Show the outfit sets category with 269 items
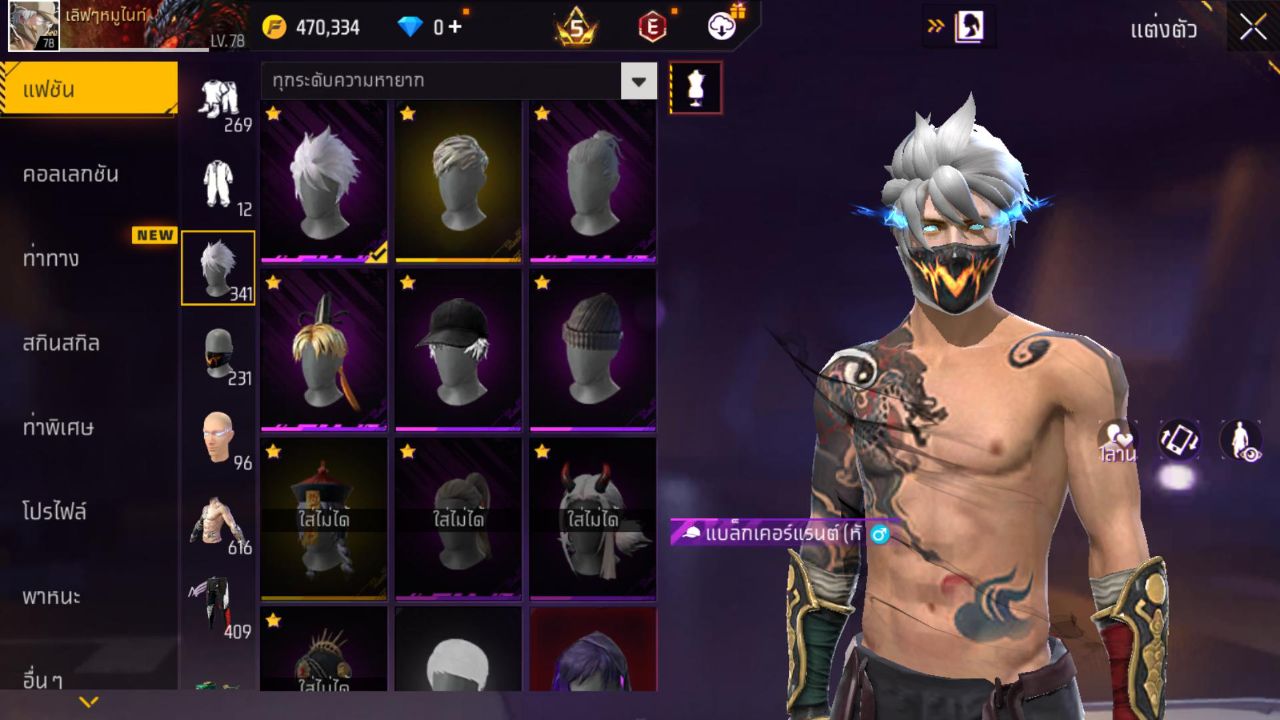This screenshot has width=1280, height=720. 218,100
